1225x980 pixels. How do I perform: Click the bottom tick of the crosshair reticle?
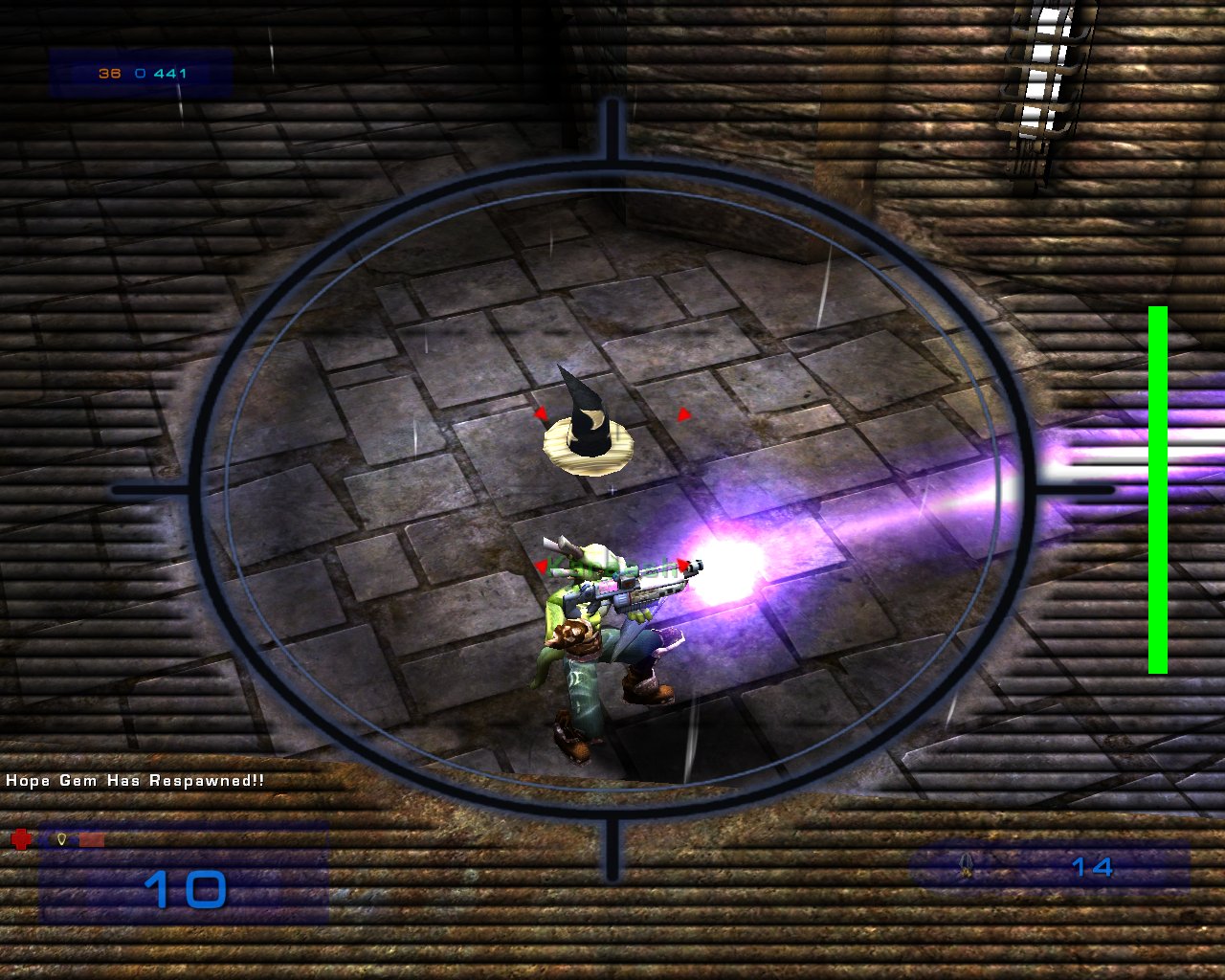pos(612,852)
